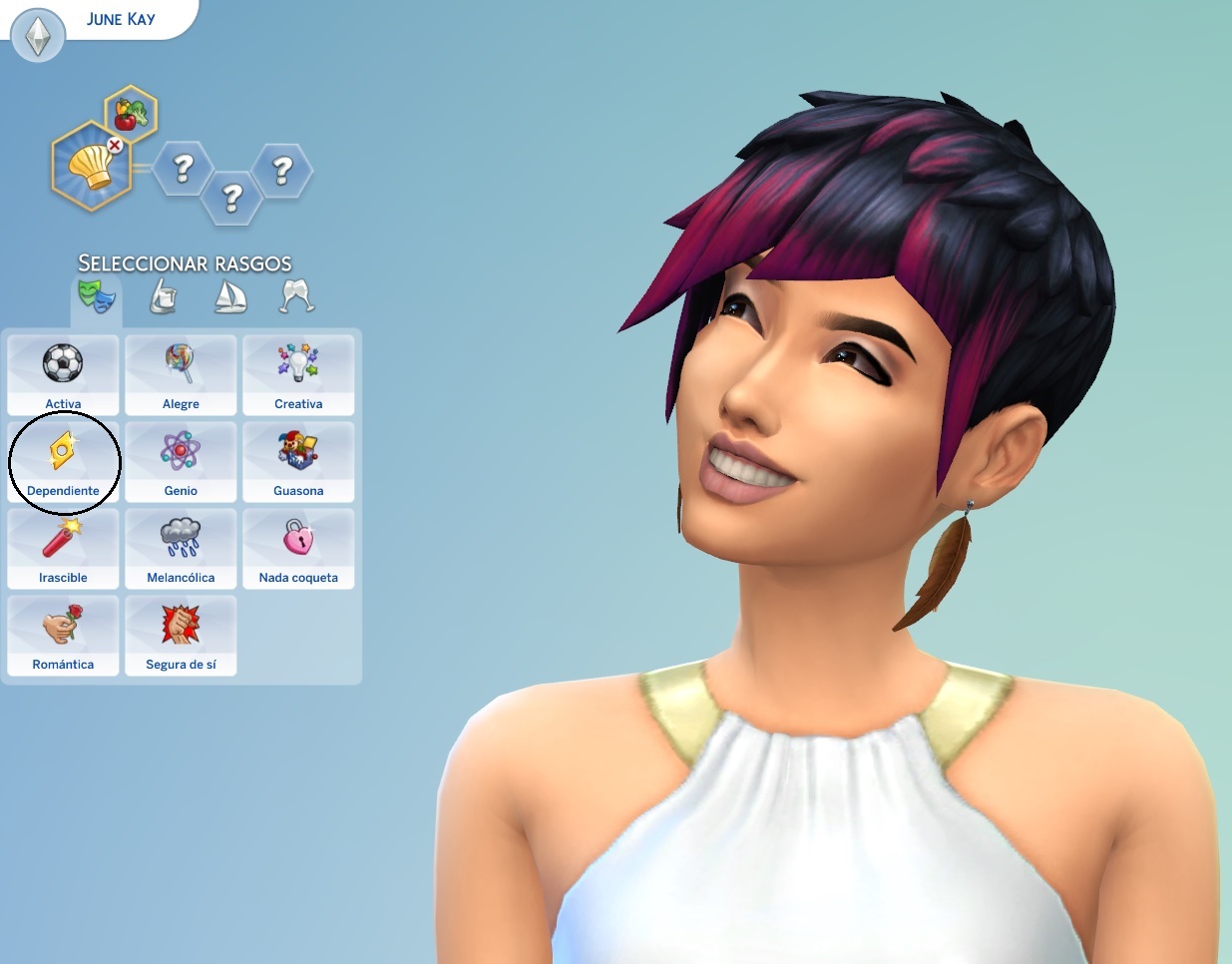Pick the Irascible trait
Screen dimensions: 1232x964
[63, 548]
